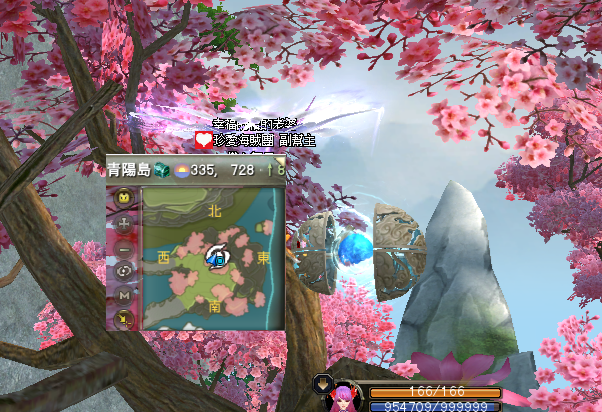Open the world map with the M button
602x412 pixels.
[x=124, y=295]
